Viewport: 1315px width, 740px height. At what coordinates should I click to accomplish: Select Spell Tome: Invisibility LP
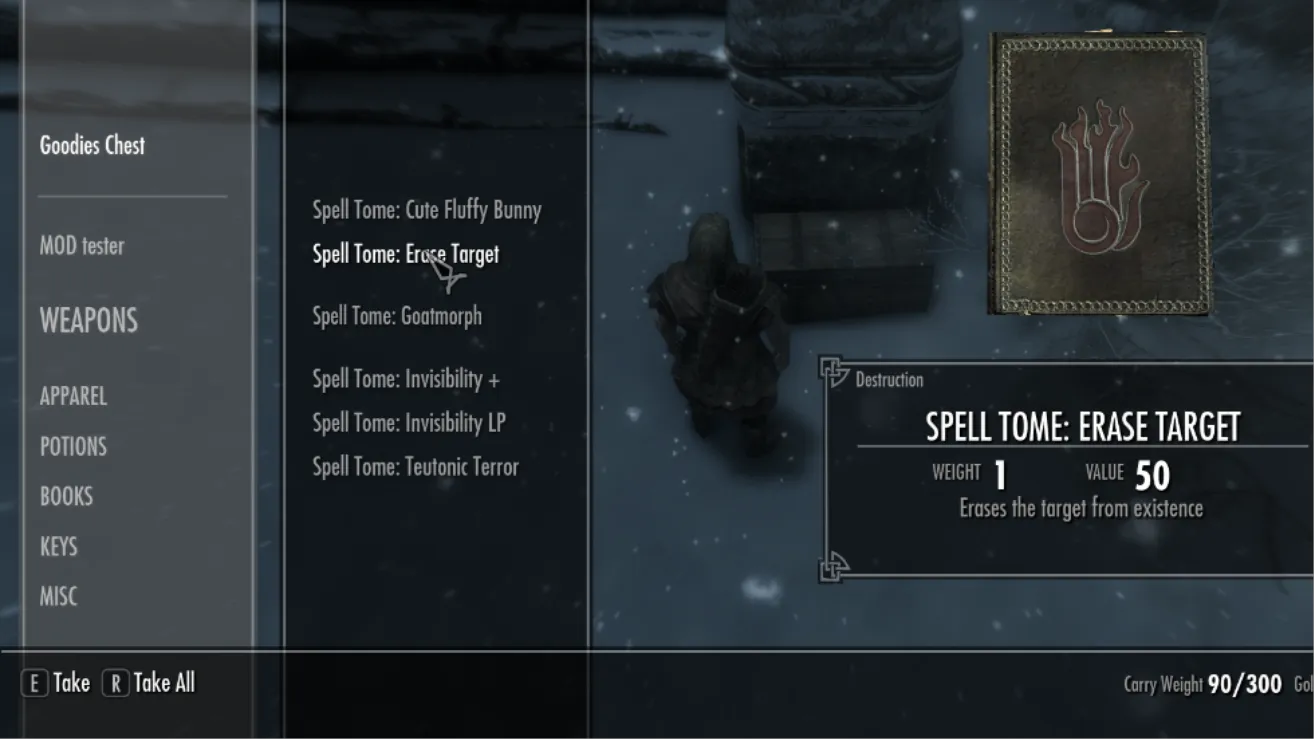pyautogui.click(x=408, y=424)
